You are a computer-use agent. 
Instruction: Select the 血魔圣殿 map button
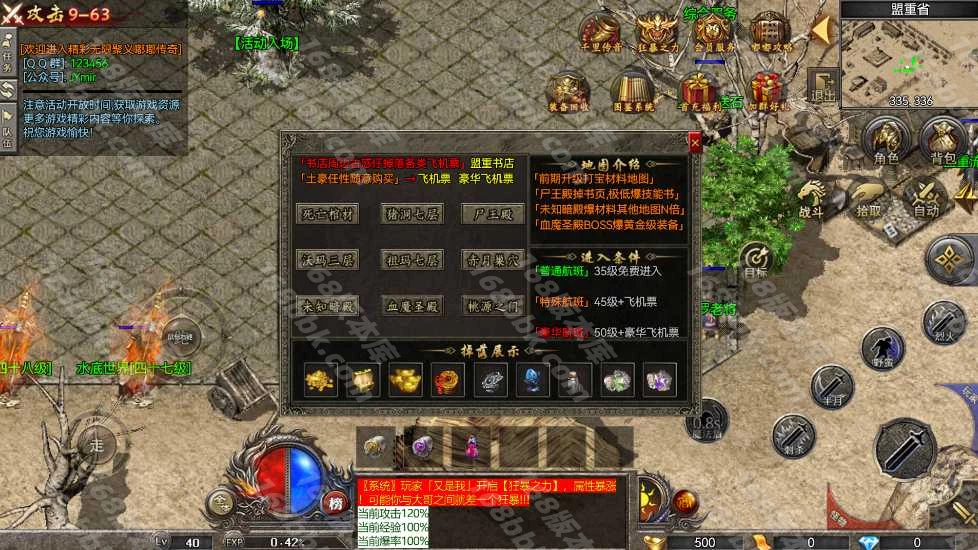[411, 306]
